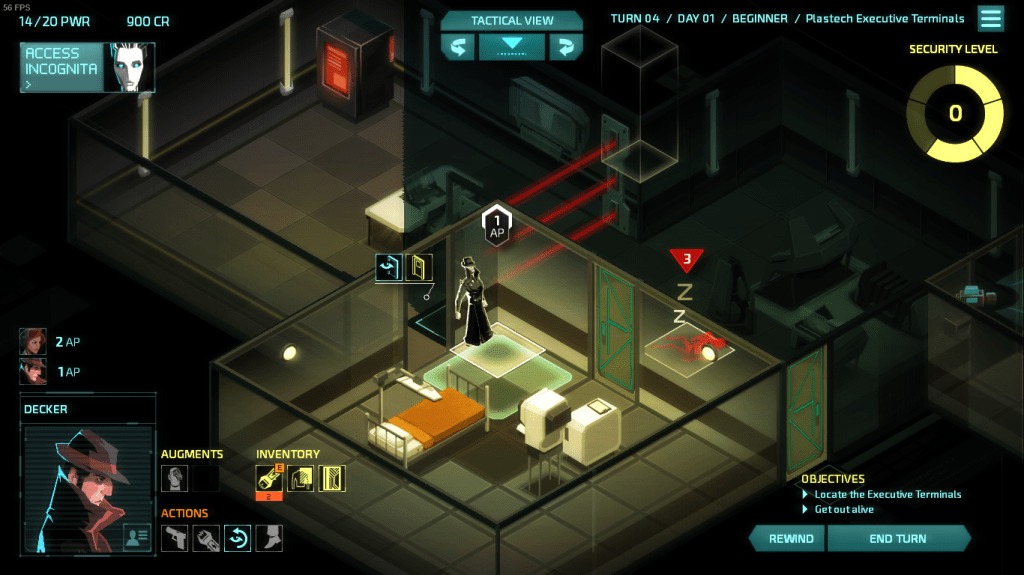The image size is (1024, 575).
Task: Rotate camera with the left arrow button
Action: (x=458, y=47)
